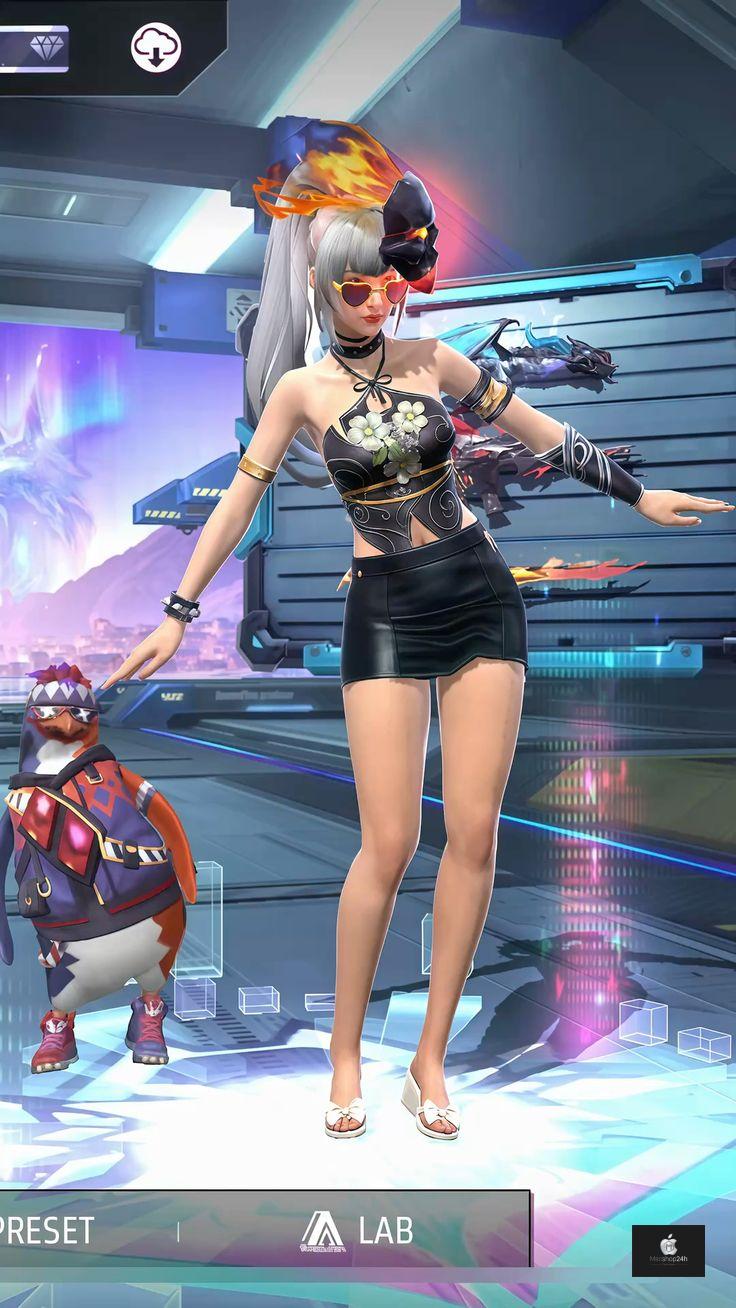736x1308 pixels.
Task: Tap the diamond currency bar
Action: [x=33, y=48]
